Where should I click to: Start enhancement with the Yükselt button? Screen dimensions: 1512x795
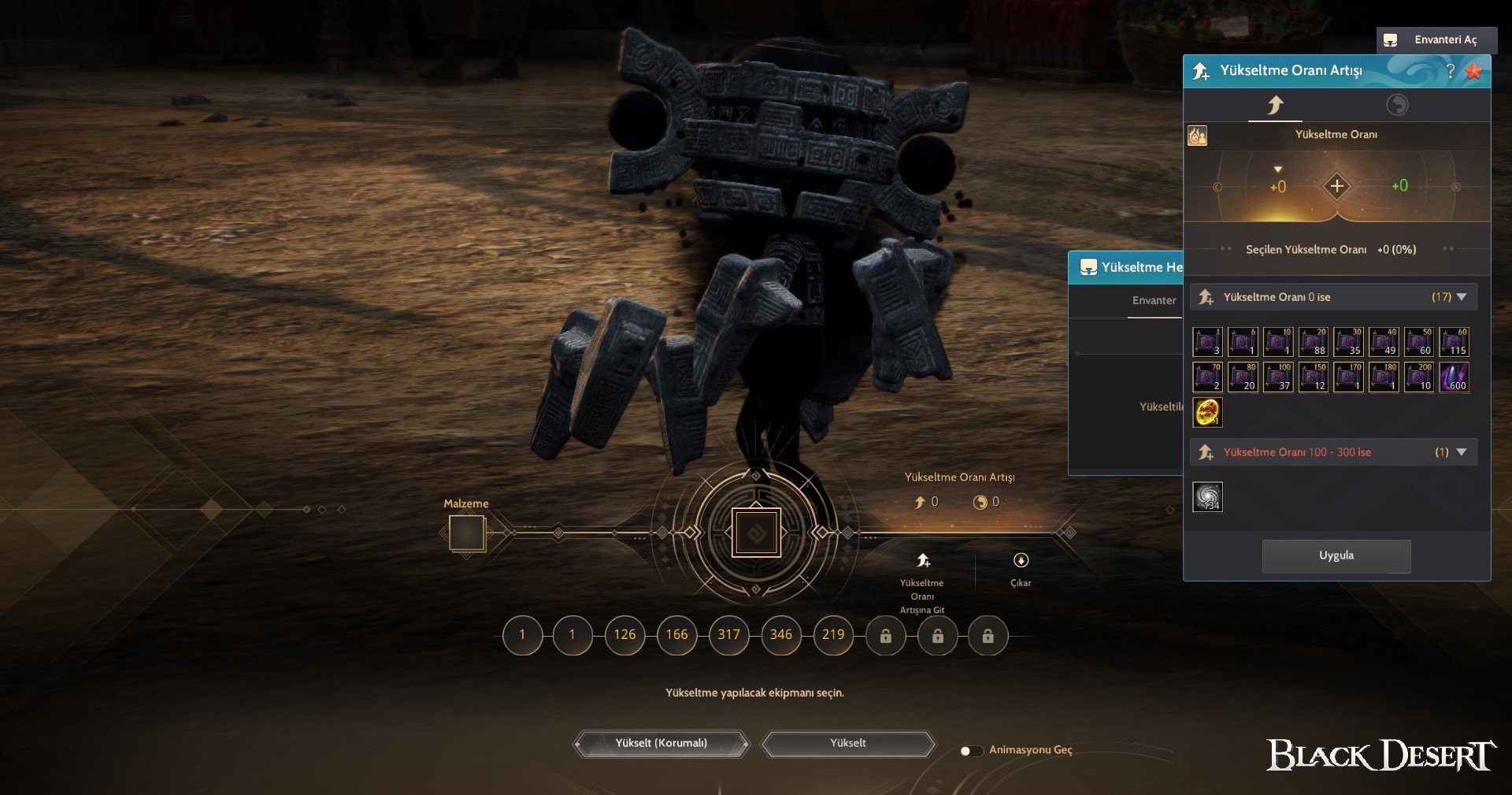click(x=847, y=743)
